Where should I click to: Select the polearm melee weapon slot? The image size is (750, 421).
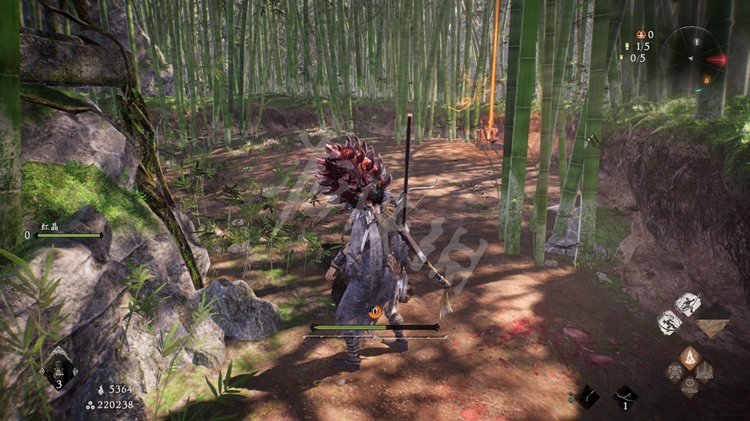[x=586, y=396]
